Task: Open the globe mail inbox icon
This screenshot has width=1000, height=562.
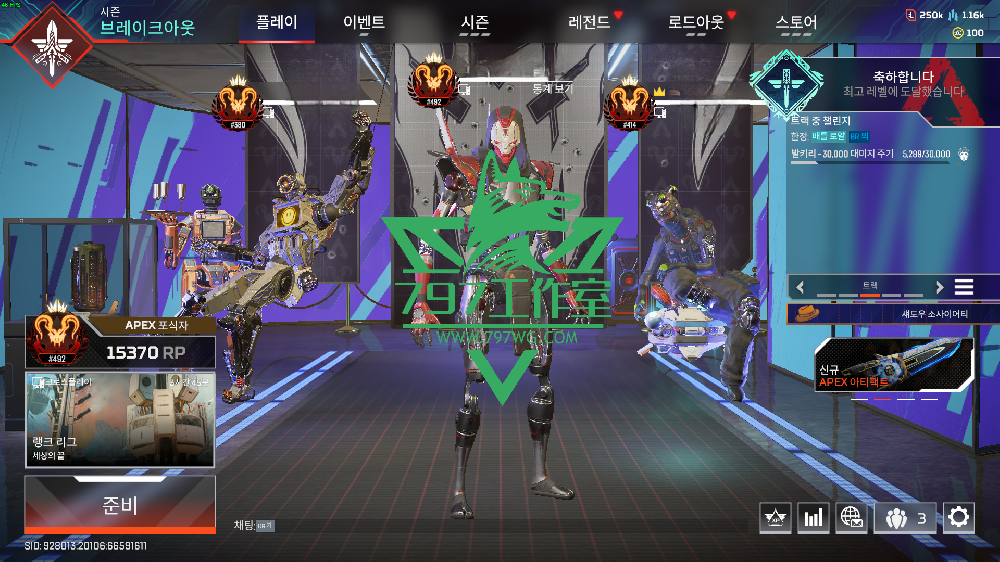Action: (851, 517)
